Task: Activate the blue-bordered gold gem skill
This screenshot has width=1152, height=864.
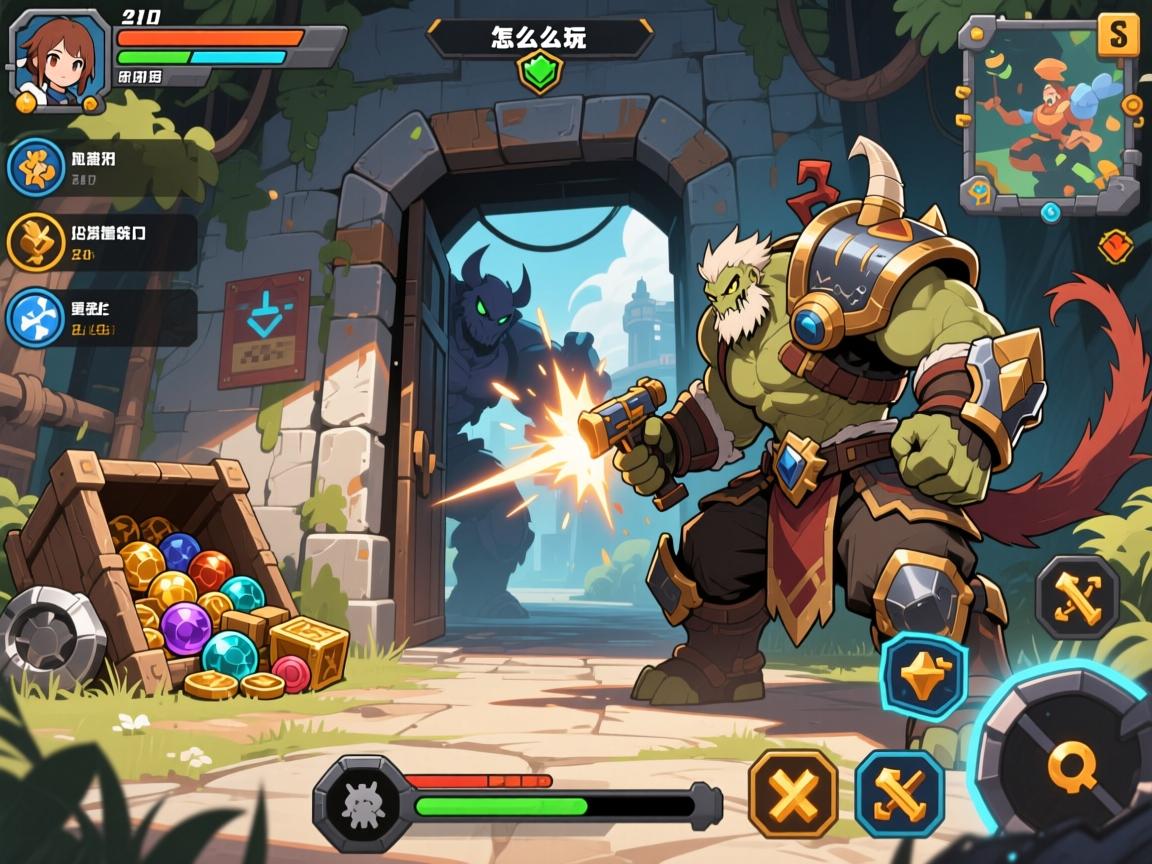Action: 923,676
